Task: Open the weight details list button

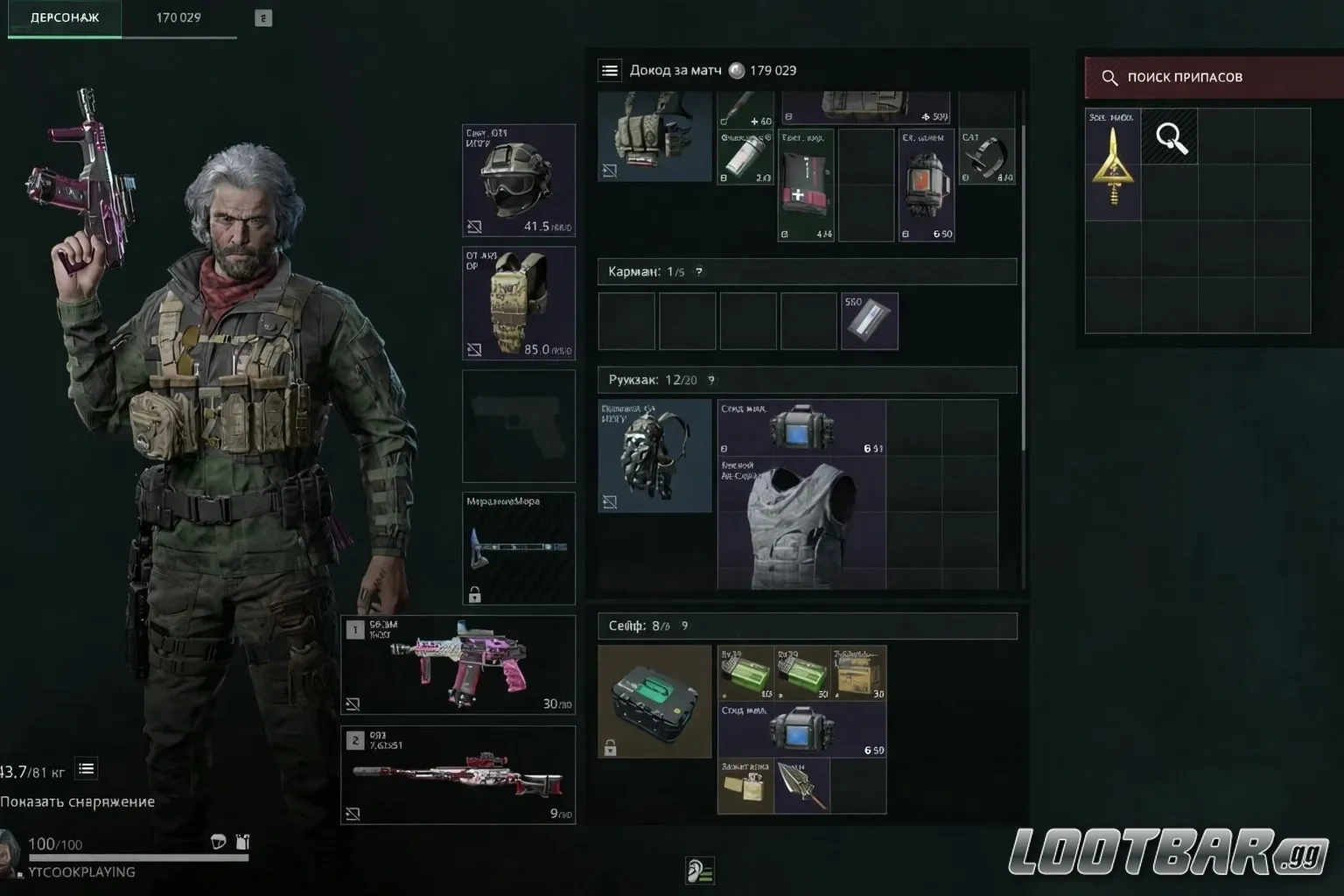Action: [87, 769]
